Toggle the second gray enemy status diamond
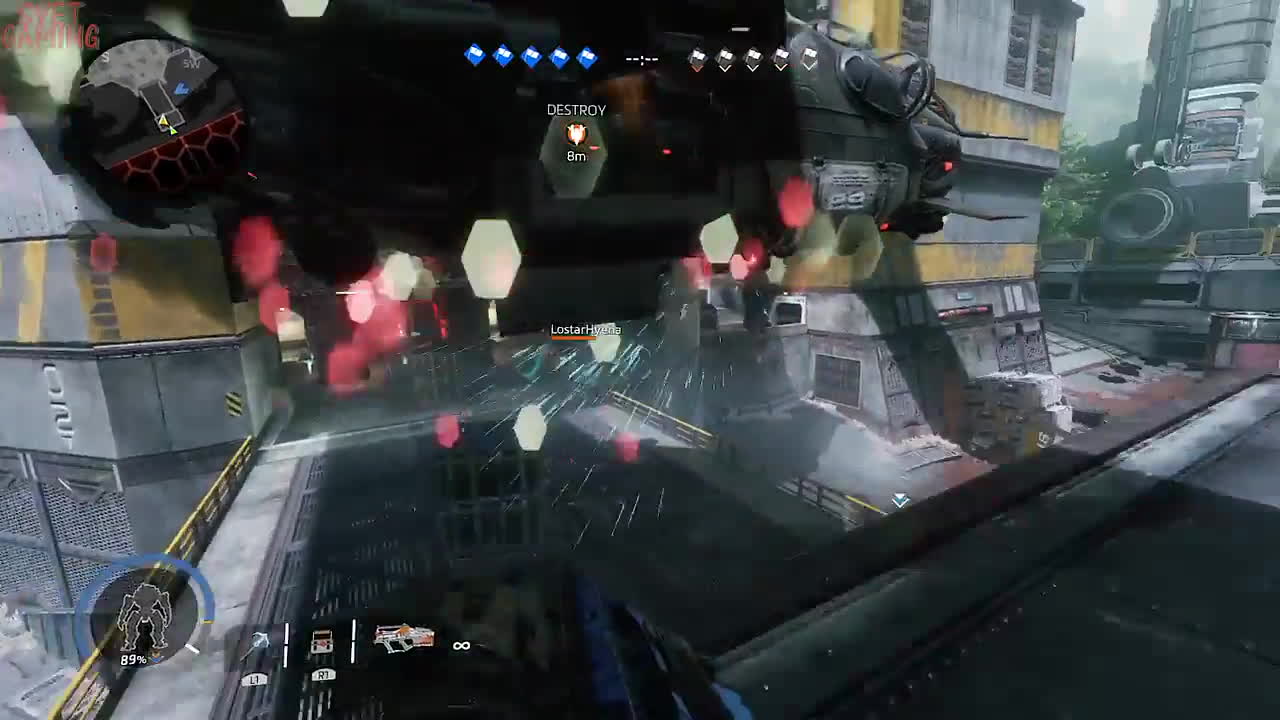This screenshot has width=1280, height=720. coord(725,57)
